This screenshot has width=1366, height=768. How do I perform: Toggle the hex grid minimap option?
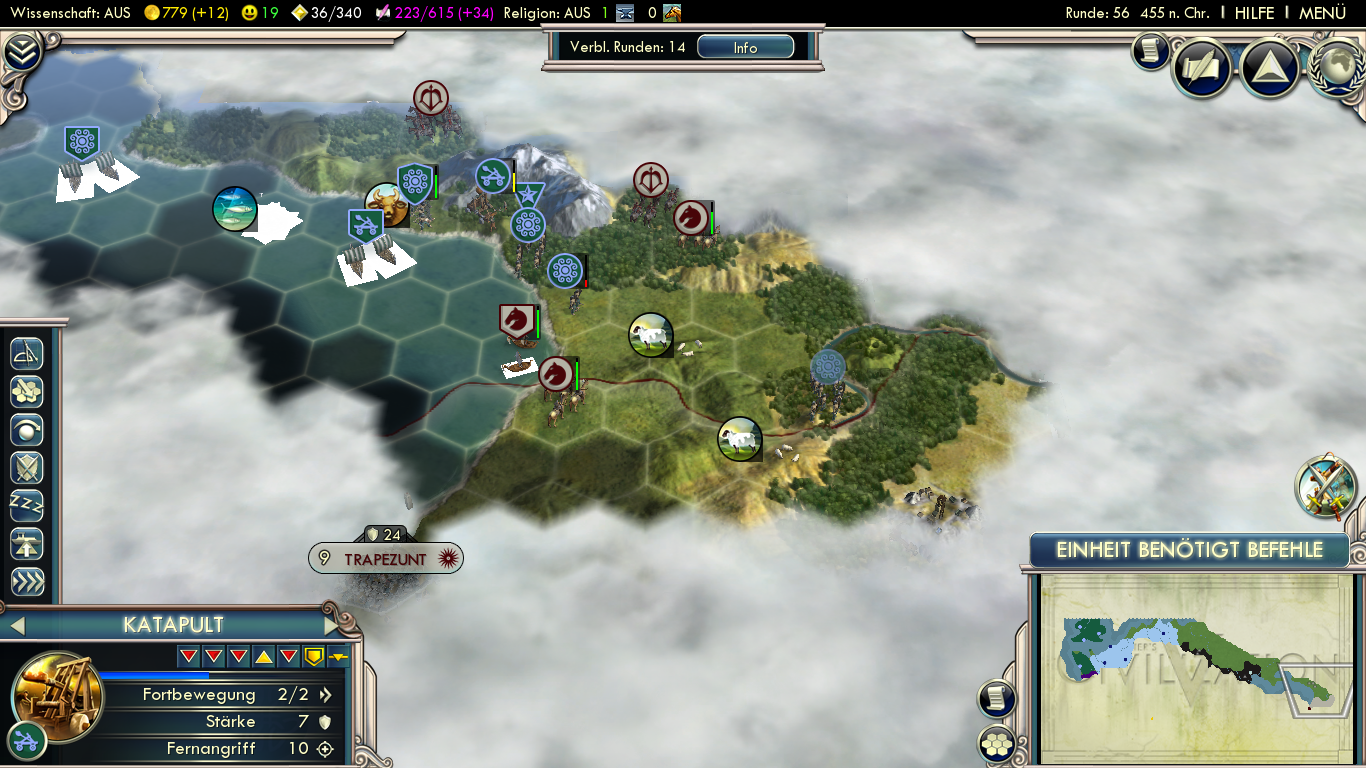997,743
